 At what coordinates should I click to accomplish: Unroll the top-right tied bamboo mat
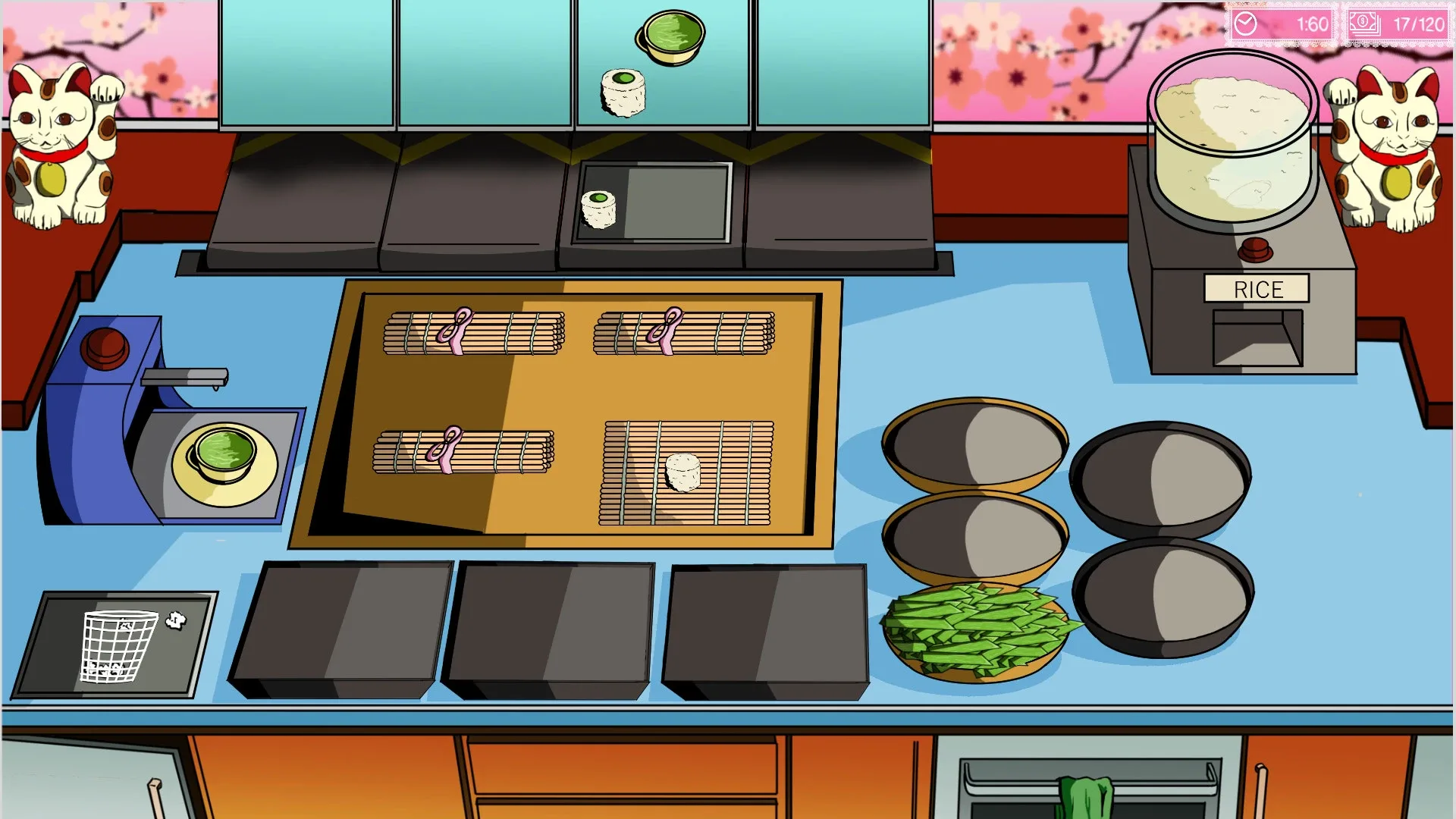[682, 331]
